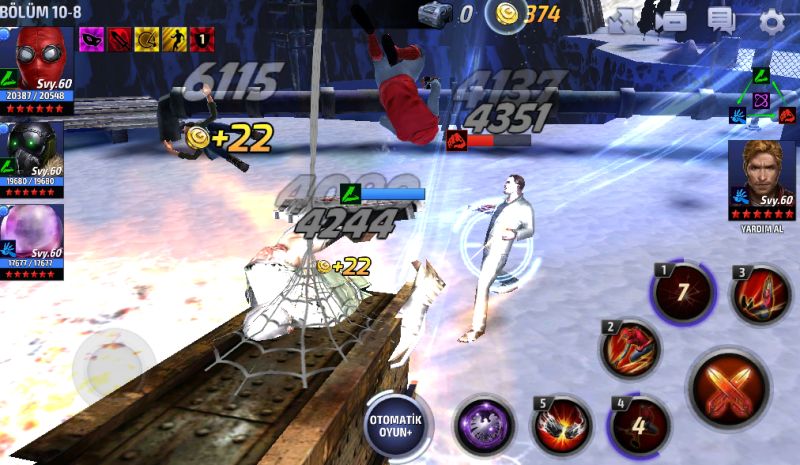Open the chat speech-bubble window
This screenshot has width=800, height=465.
[x=720, y=21]
